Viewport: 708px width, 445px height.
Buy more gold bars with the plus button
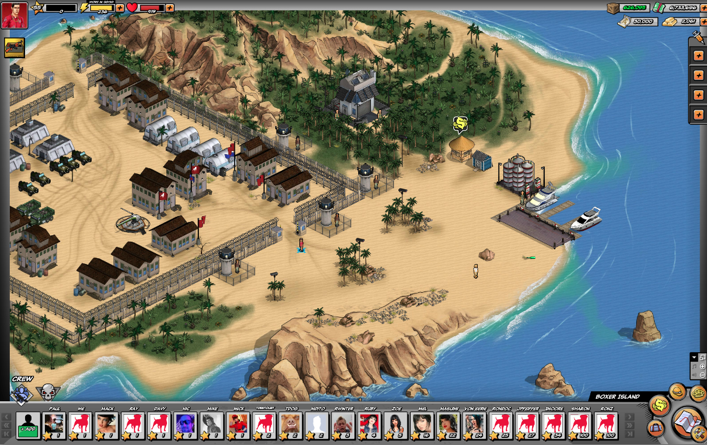(702, 21)
